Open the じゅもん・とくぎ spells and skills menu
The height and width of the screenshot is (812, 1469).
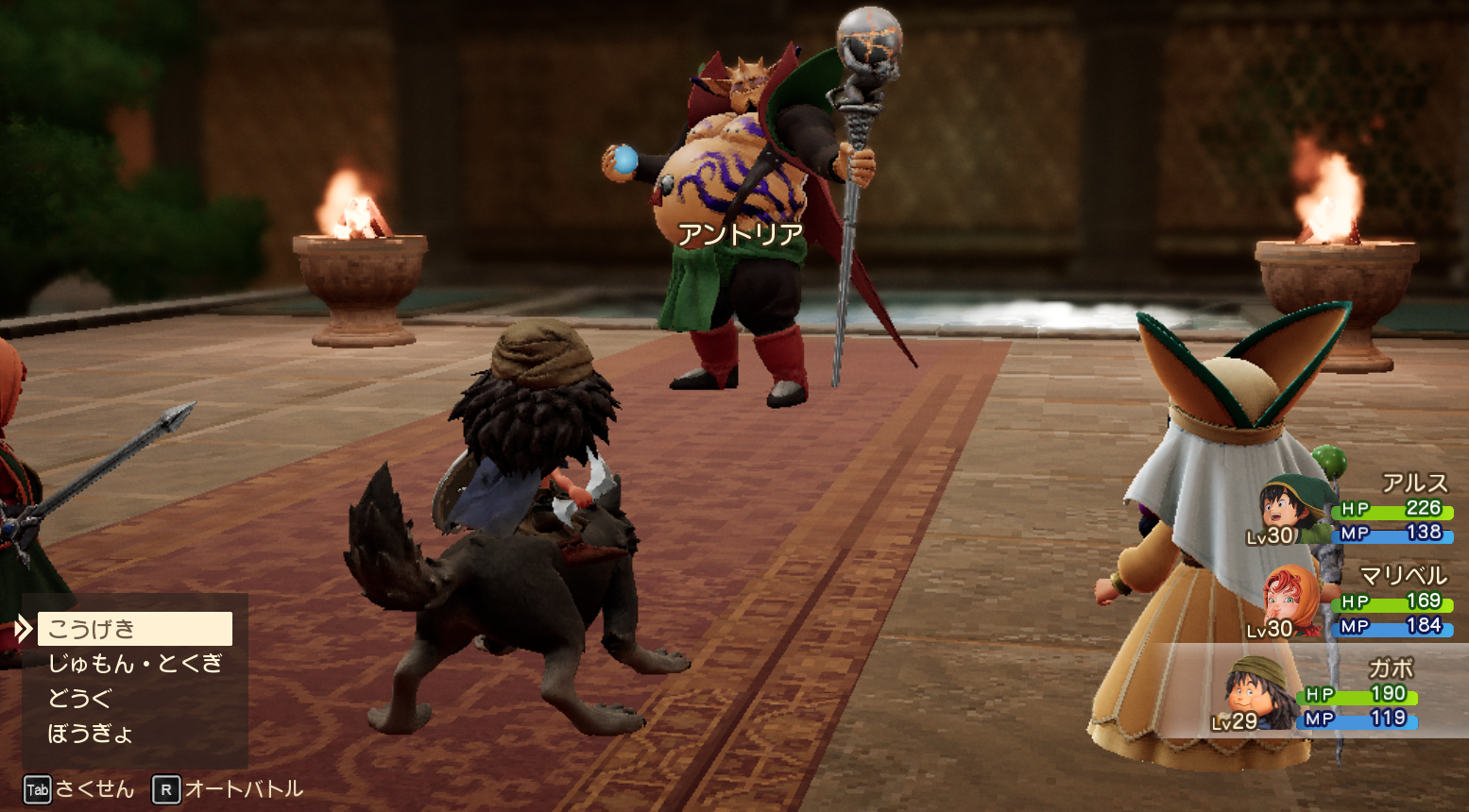click(x=134, y=664)
